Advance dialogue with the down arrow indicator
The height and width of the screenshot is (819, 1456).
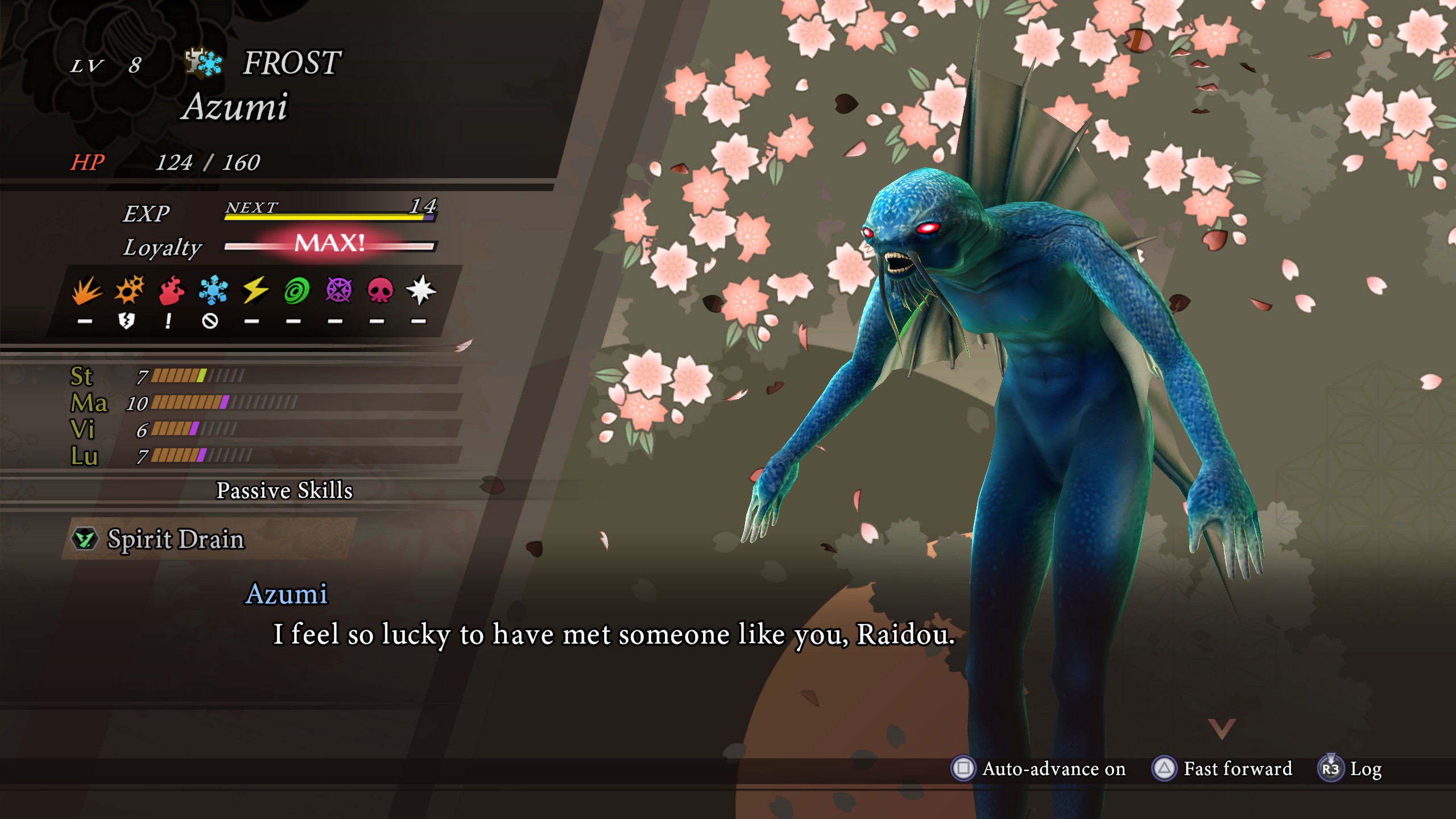click(1222, 729)
